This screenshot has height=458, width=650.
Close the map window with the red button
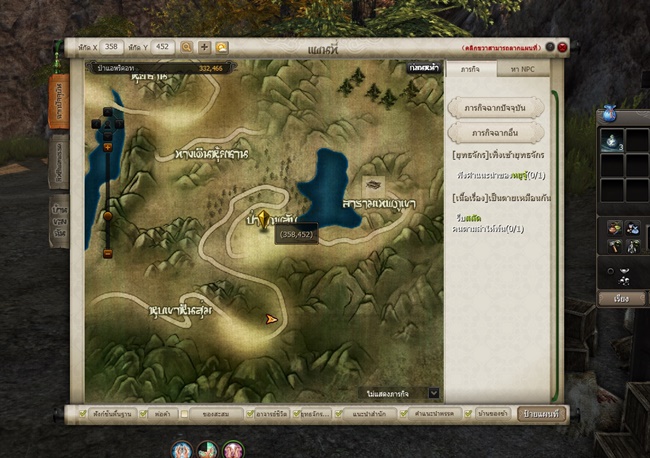[563, 47]
